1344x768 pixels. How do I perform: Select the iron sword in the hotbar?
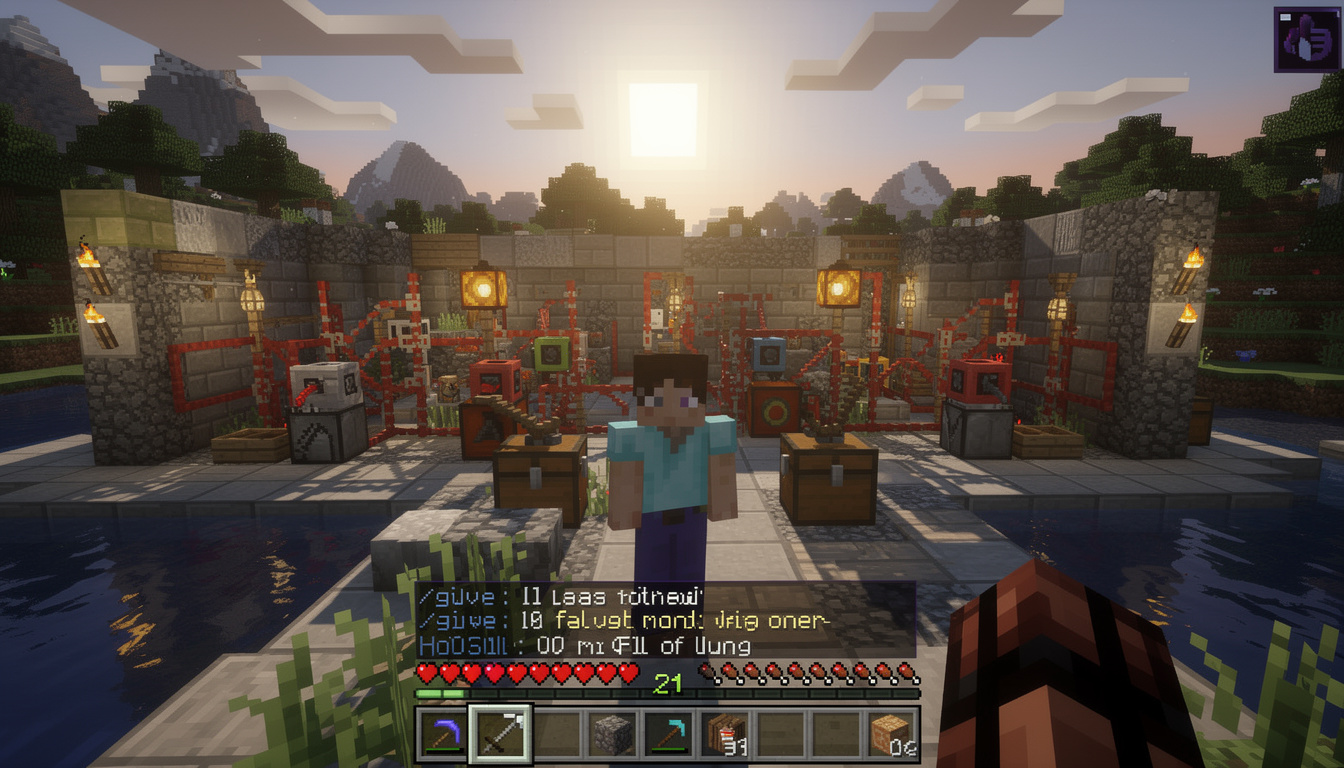coord(501,733)
